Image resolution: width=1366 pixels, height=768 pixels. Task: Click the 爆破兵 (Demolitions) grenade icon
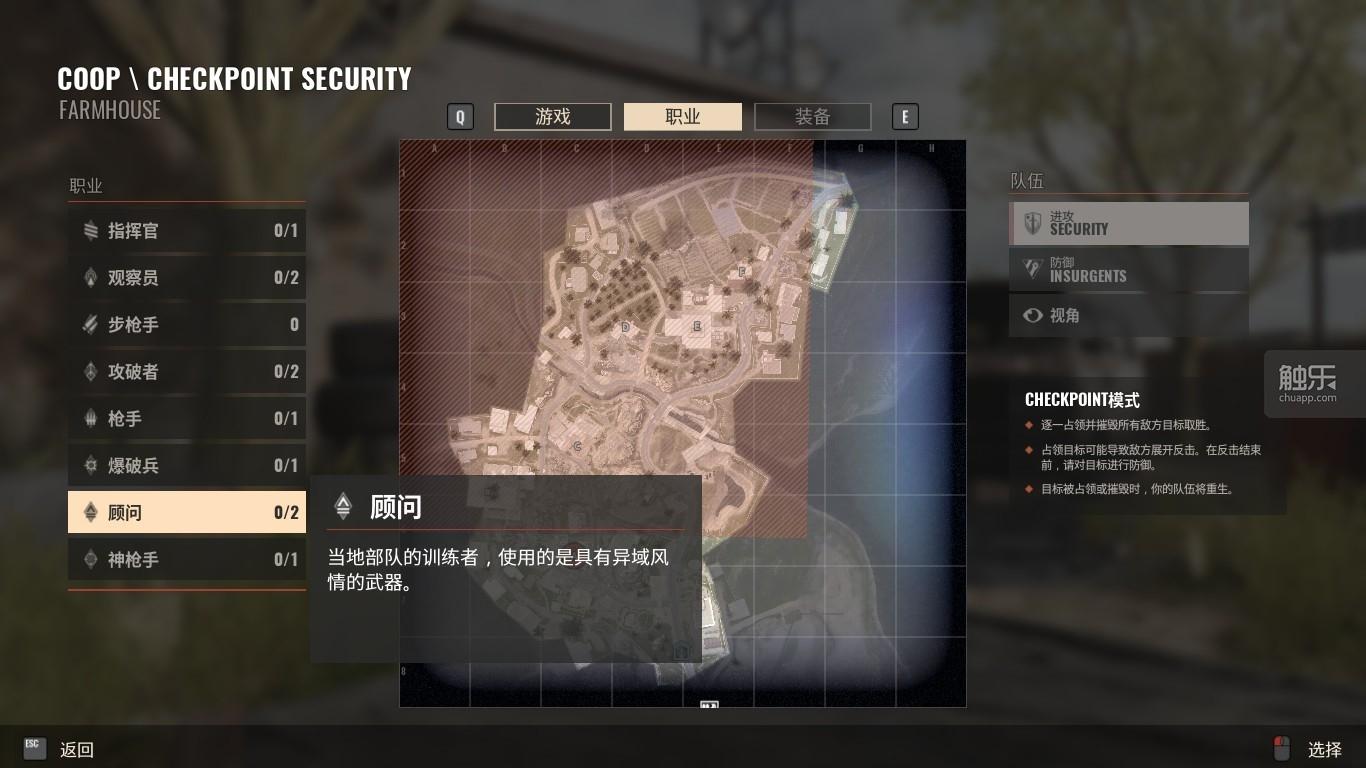pos(89,465)
